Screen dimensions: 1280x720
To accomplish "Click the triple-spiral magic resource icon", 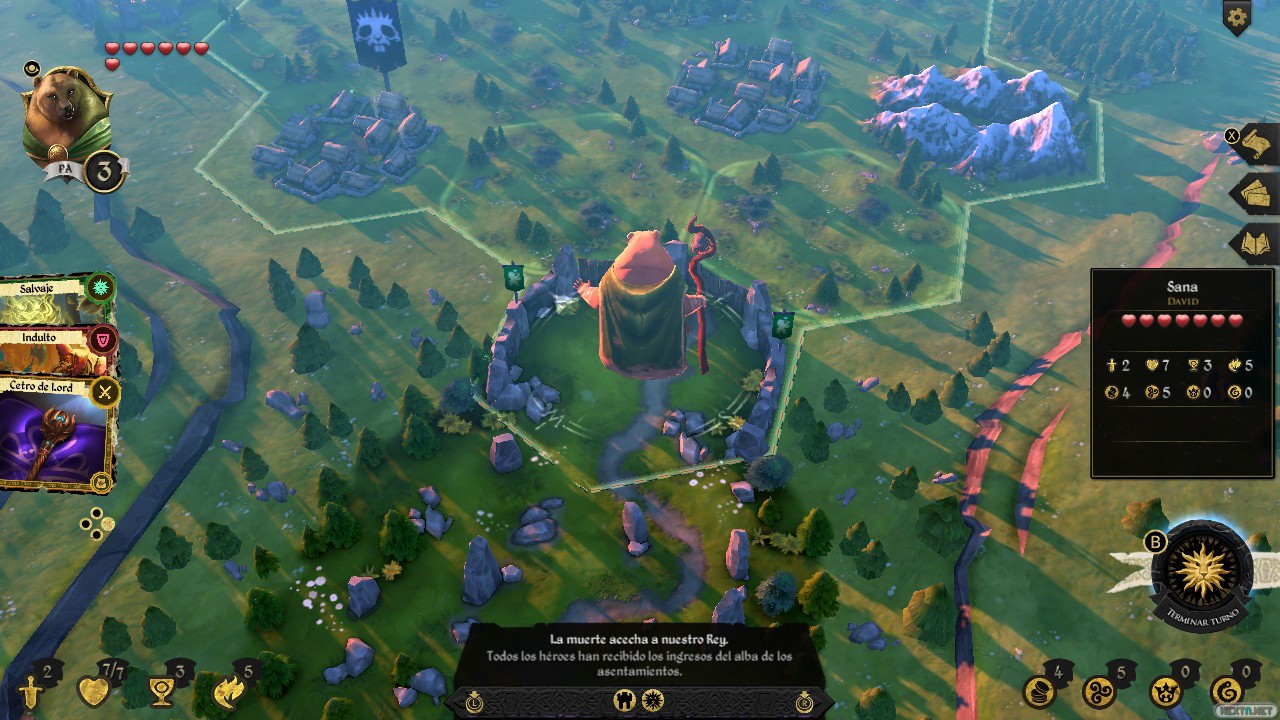I will point(1098,692).
